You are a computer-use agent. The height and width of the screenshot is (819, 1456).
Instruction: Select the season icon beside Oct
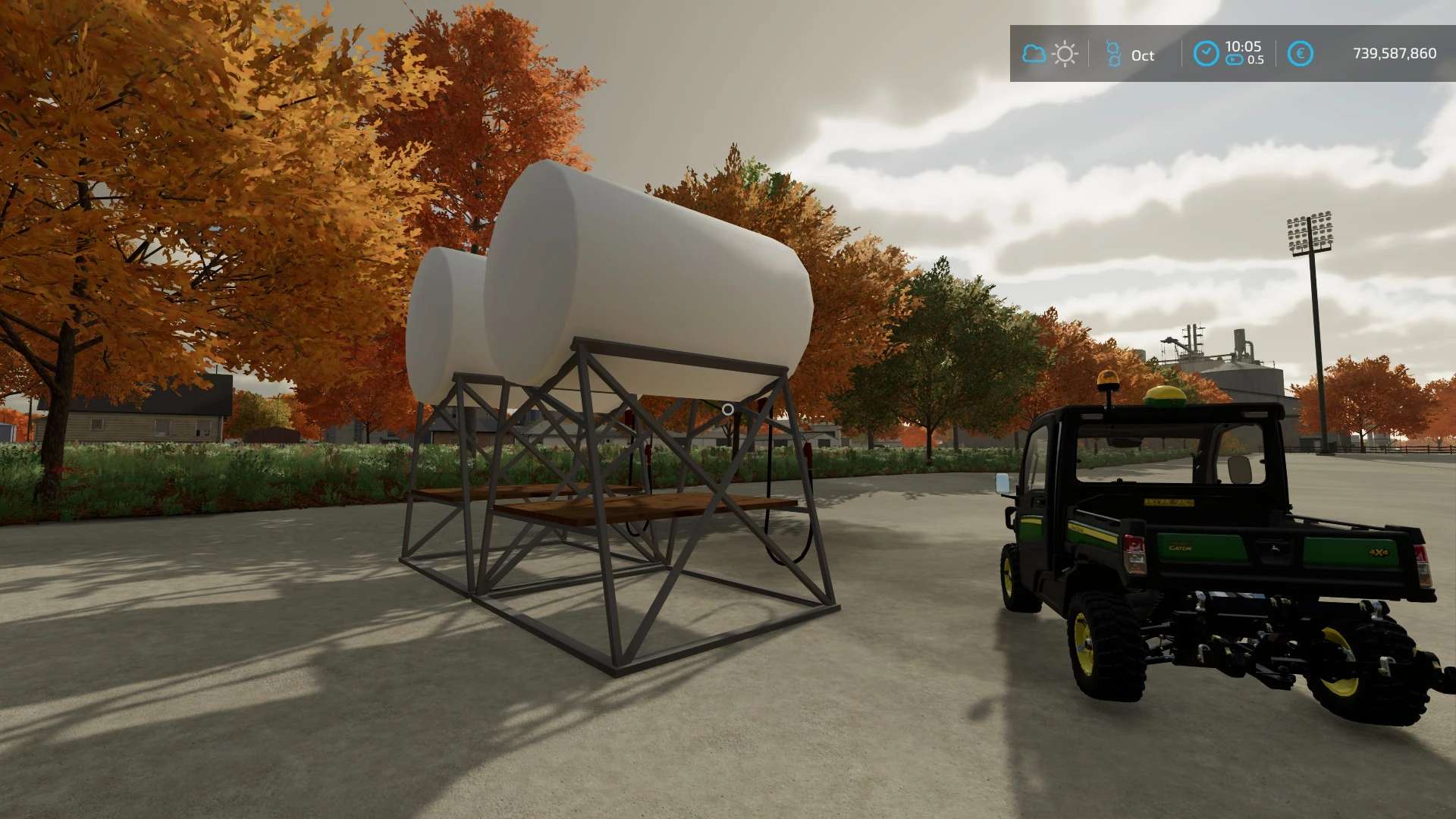(x=1113, y=54)
